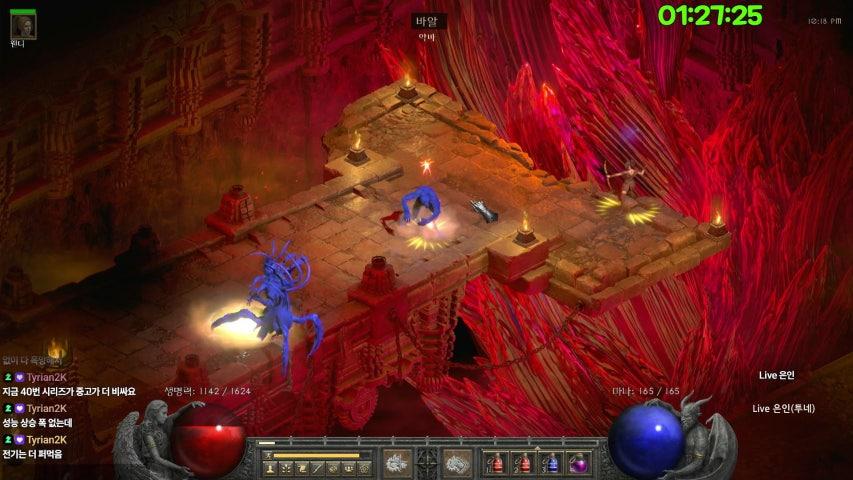Select the mercenary portrait
Image resolution: width=853 pixels, height=480 pixels.
coord(23,26)
